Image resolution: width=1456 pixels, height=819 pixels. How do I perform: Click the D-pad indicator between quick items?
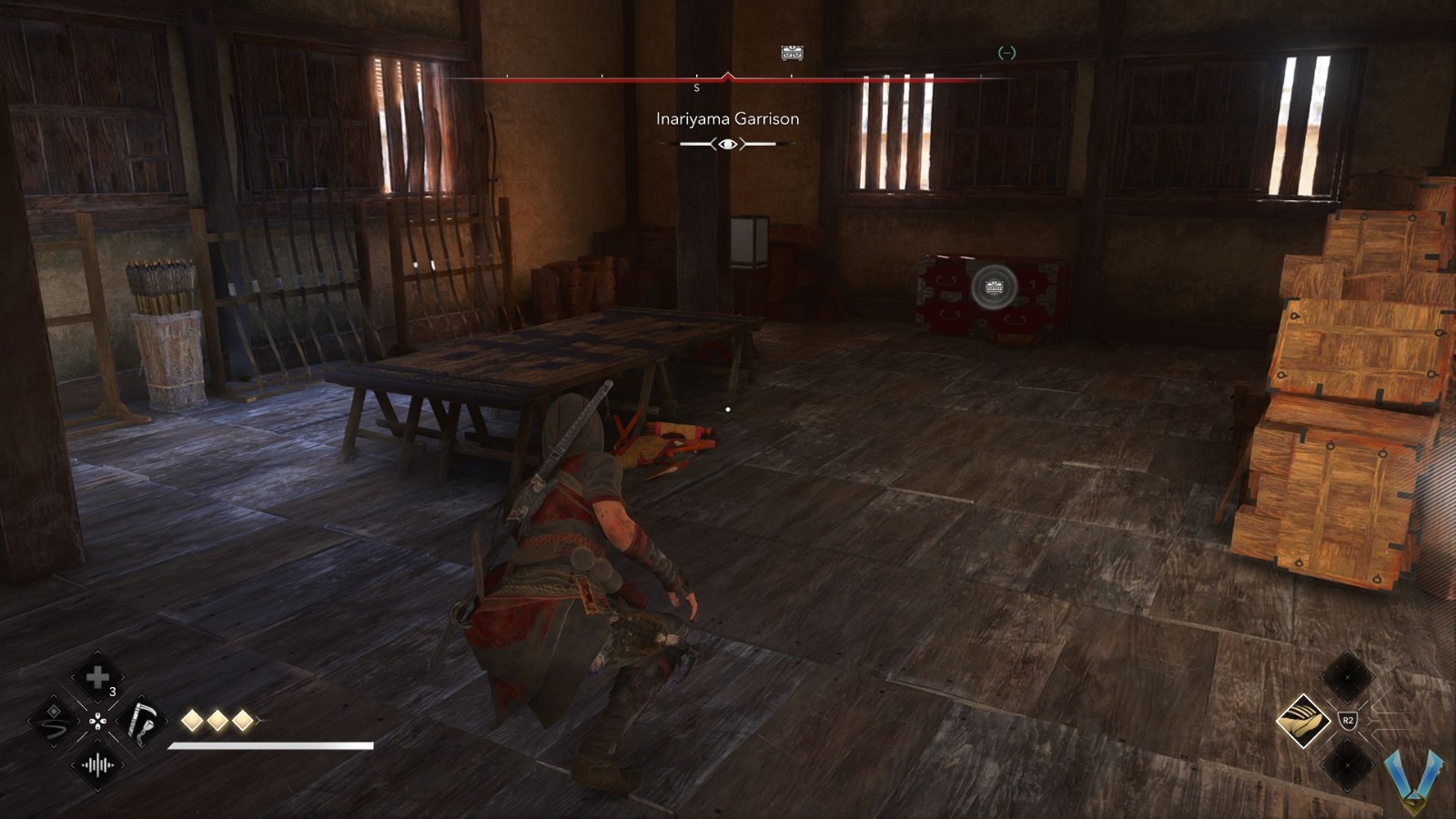click(x=98, y=722)
